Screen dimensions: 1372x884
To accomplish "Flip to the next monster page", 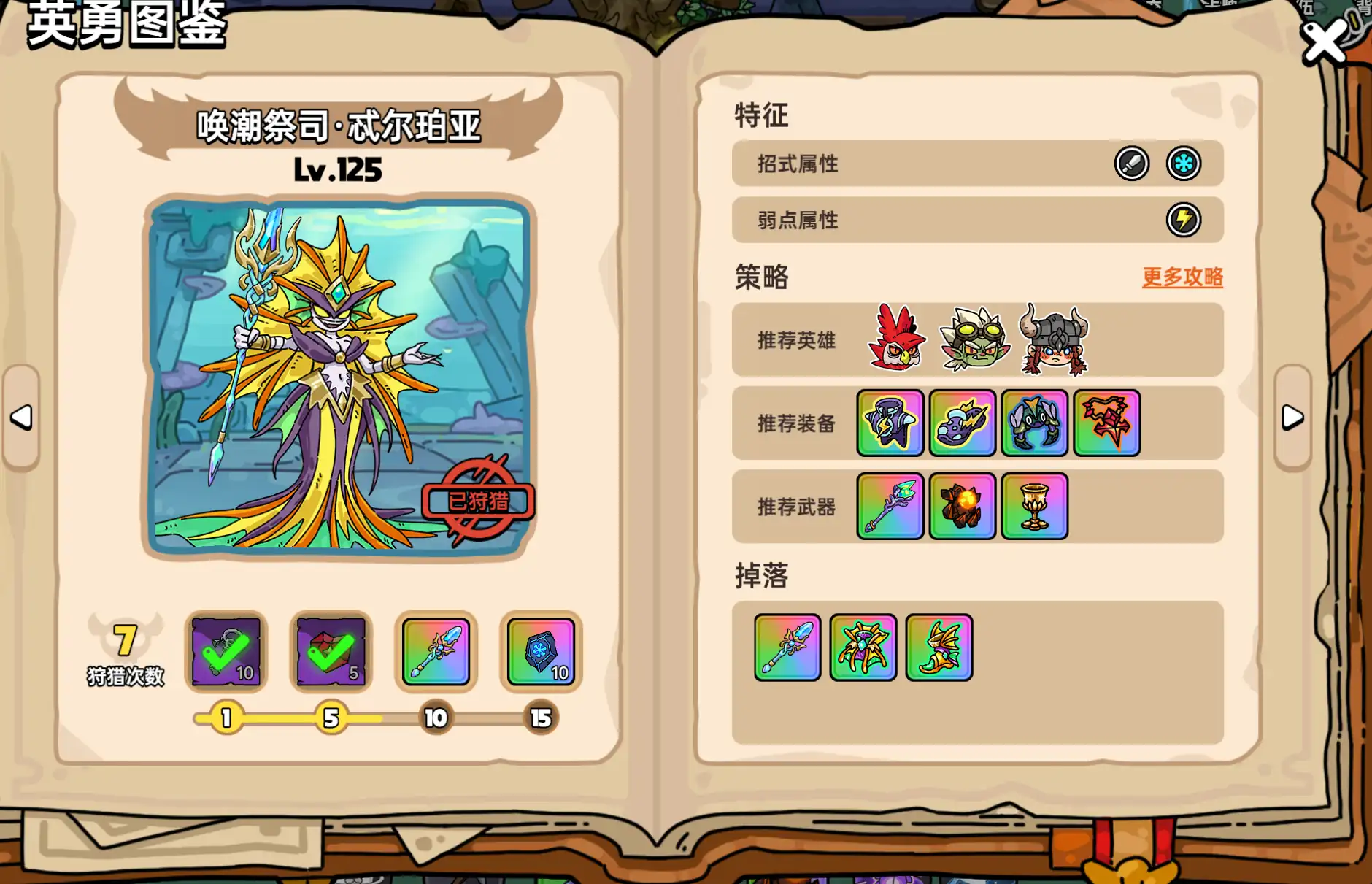I will (1292, 418).
